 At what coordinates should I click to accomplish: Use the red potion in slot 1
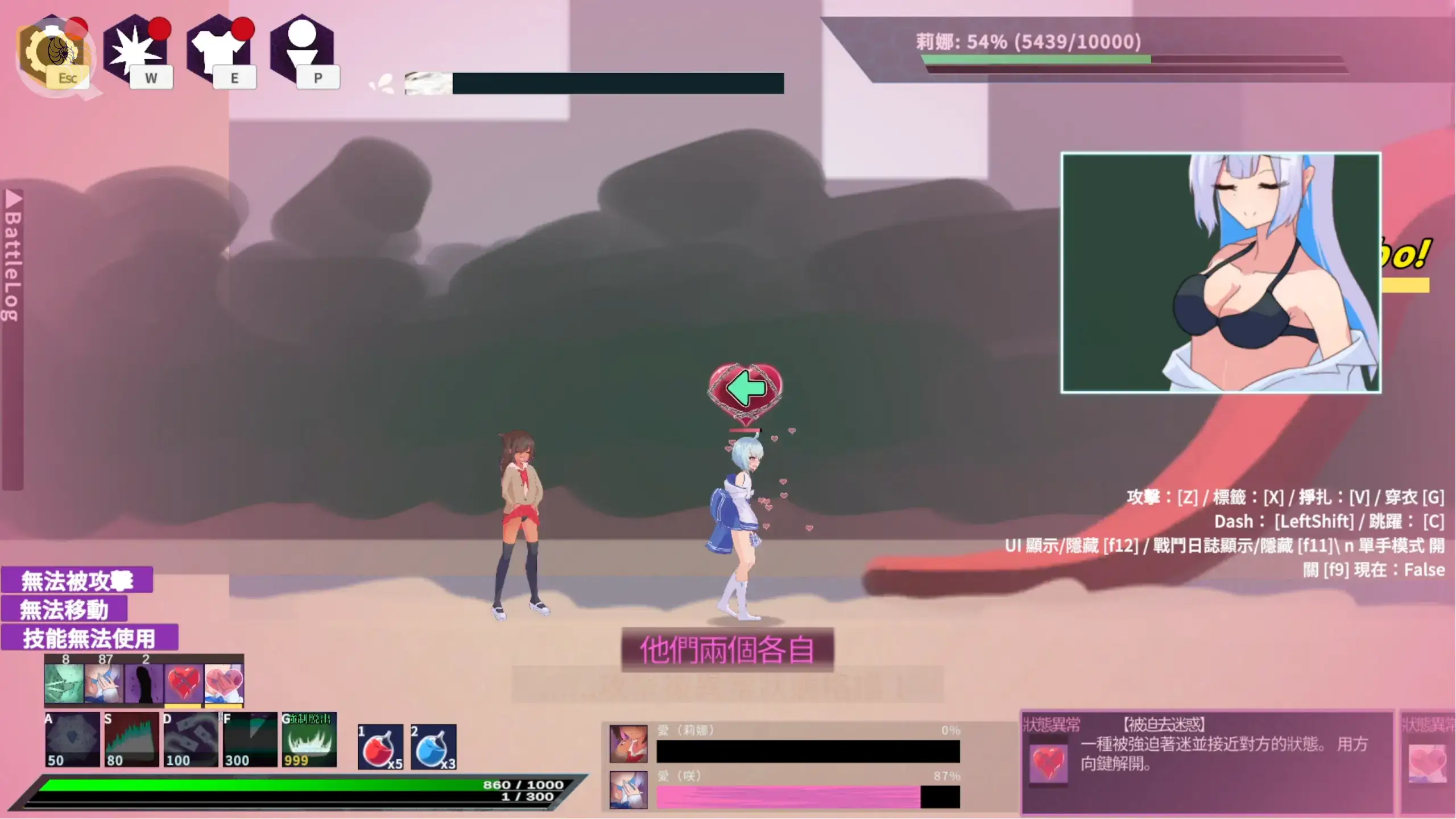[380, 747]
